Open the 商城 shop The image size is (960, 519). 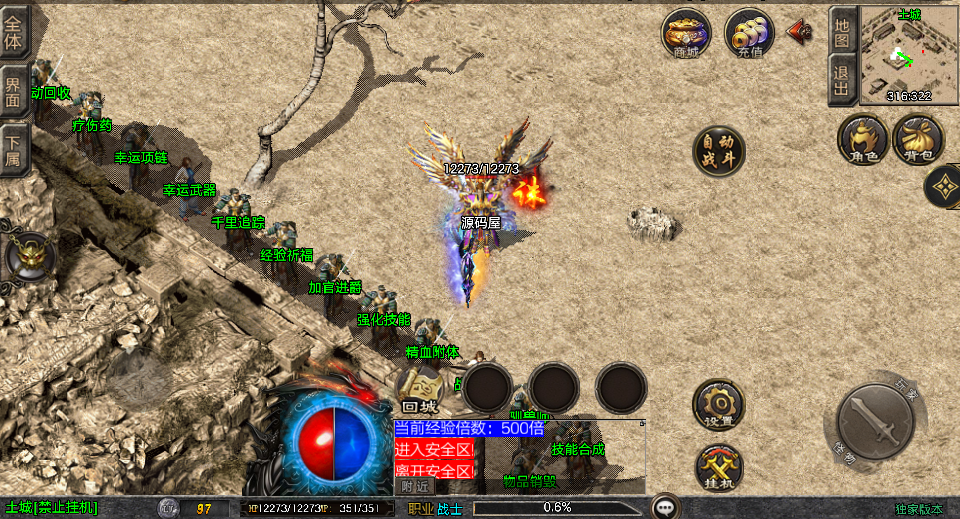click(686, 34)
